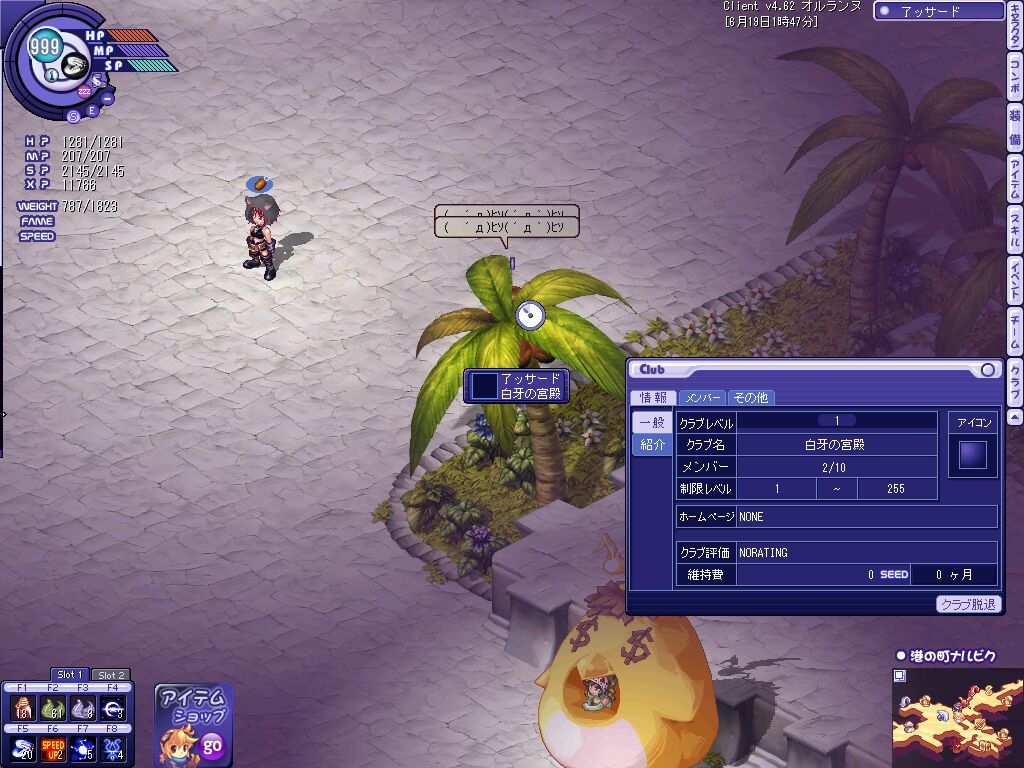Open the アイテムショップ with go button
The height and width of the screenshot is (768, 1024).
211,745
